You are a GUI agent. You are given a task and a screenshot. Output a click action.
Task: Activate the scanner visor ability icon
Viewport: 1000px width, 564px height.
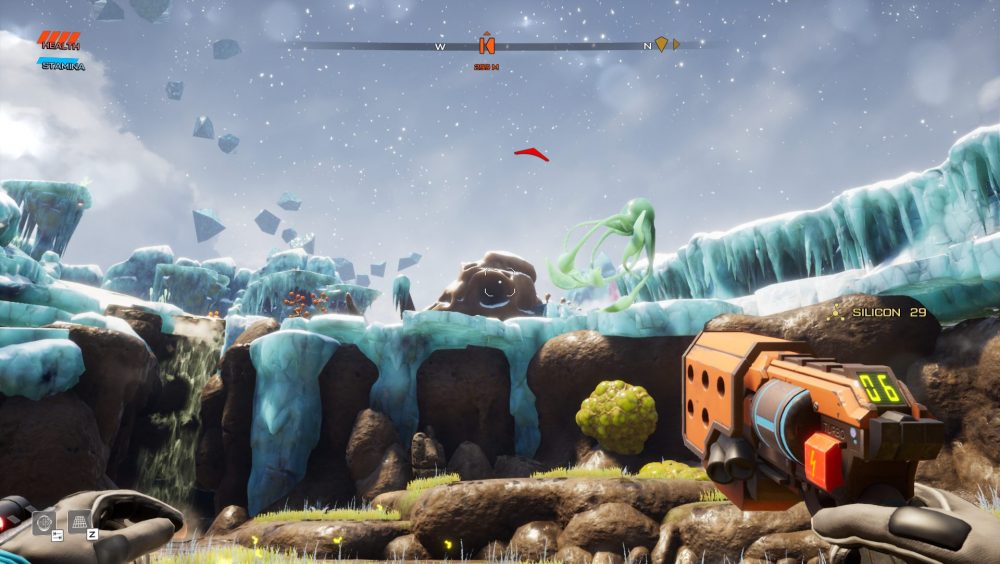[x=44, y=522]
